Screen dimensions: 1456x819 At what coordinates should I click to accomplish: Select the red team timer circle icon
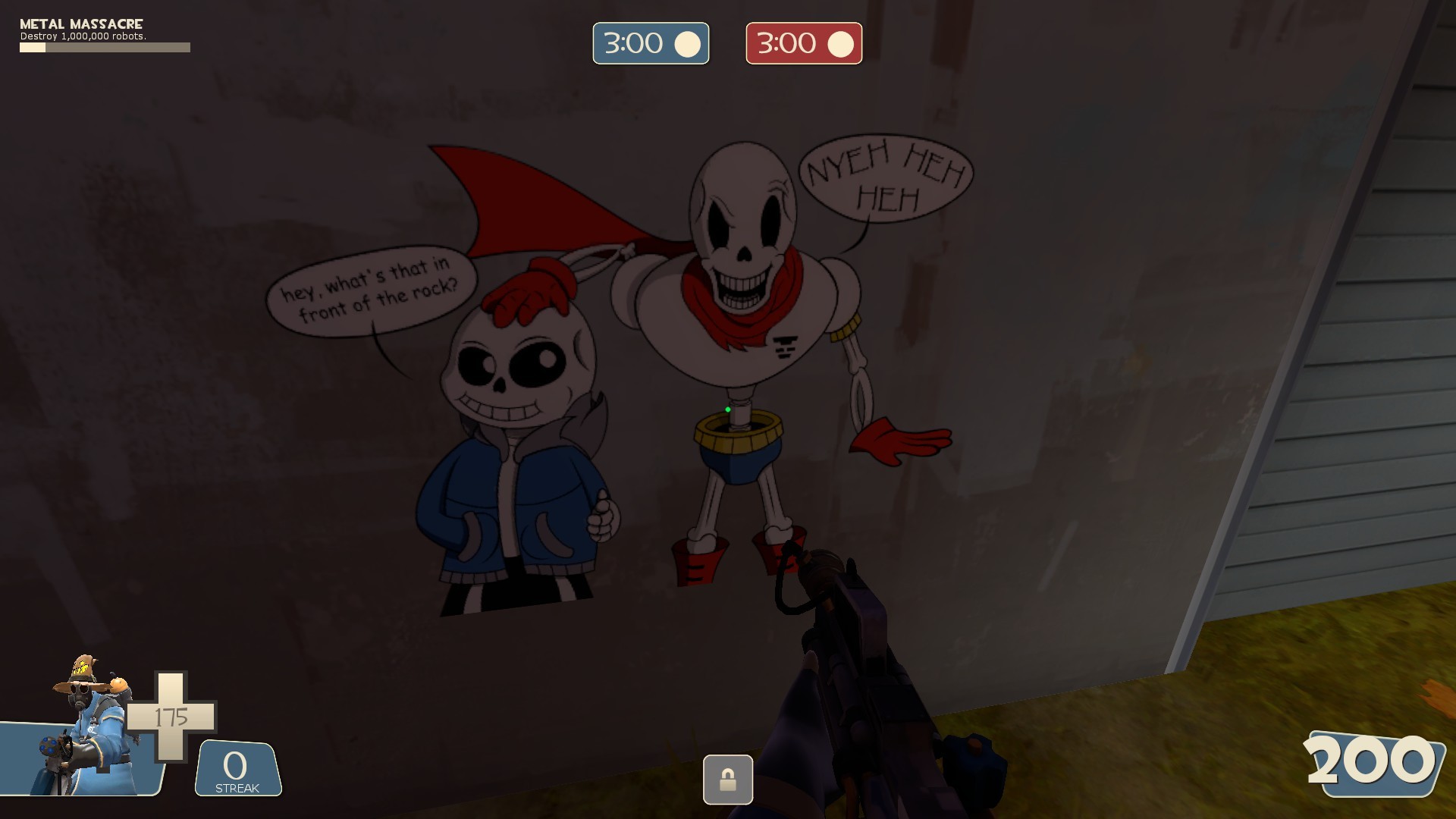[838, 43]
